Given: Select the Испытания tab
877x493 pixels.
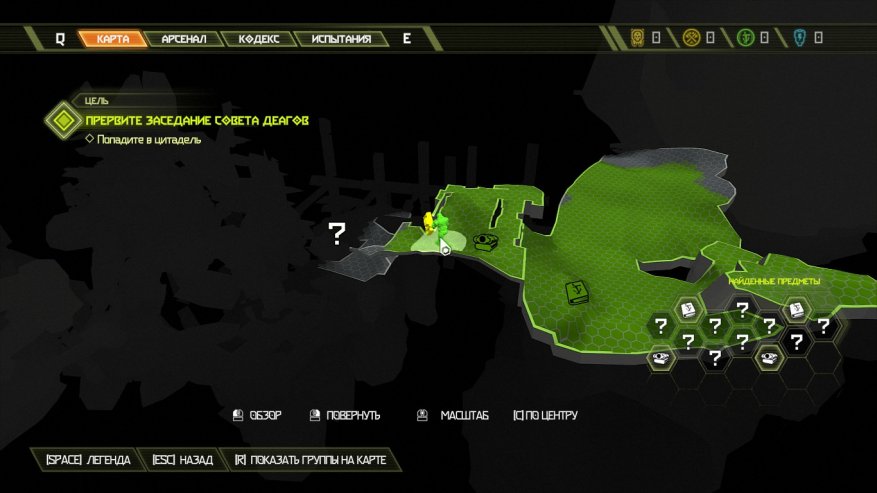Looking at the screenshot, I should (x=341, y=39).
